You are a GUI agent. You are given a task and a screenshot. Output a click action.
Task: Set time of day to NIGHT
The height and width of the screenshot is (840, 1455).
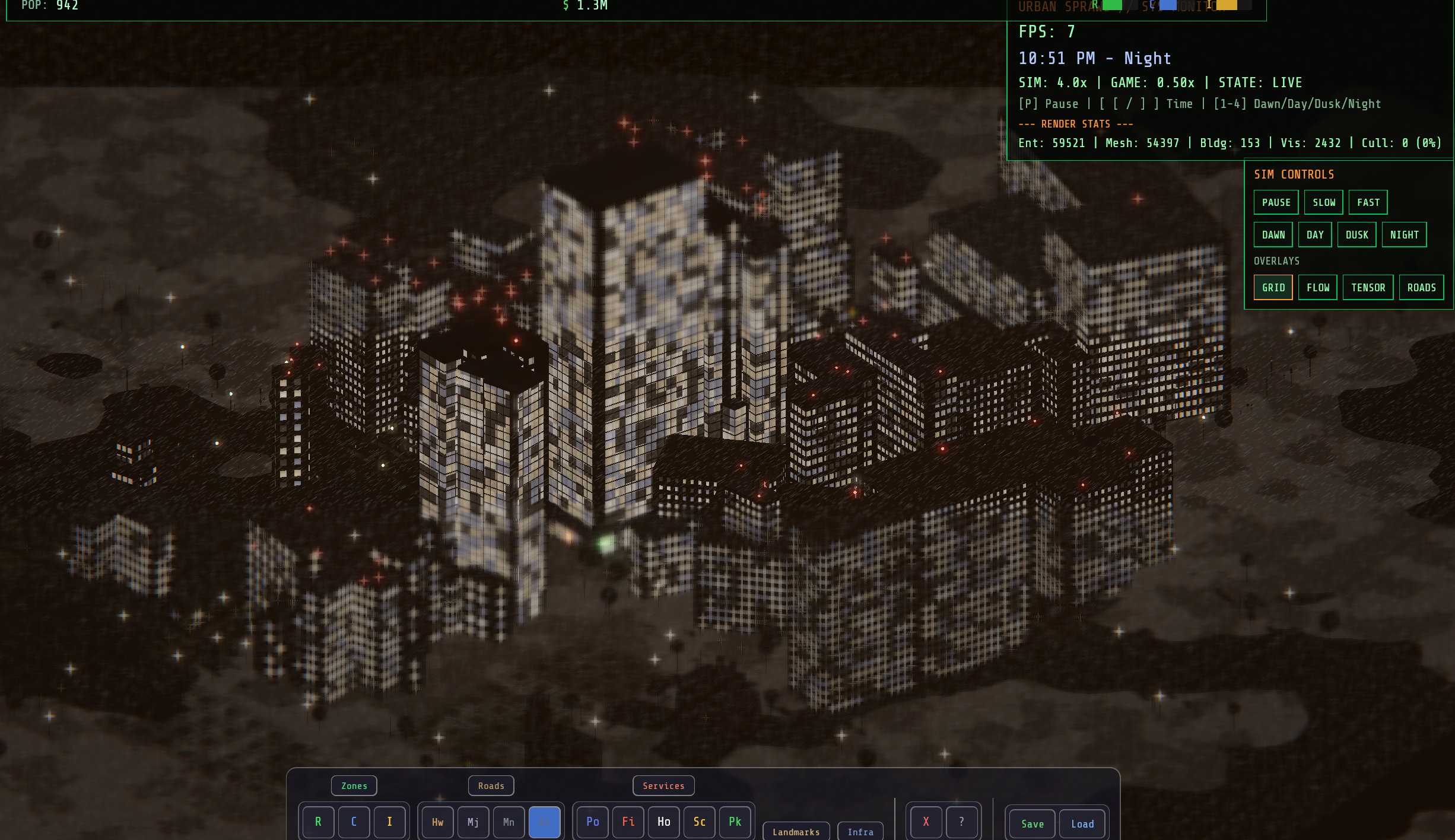point(1404,234)
